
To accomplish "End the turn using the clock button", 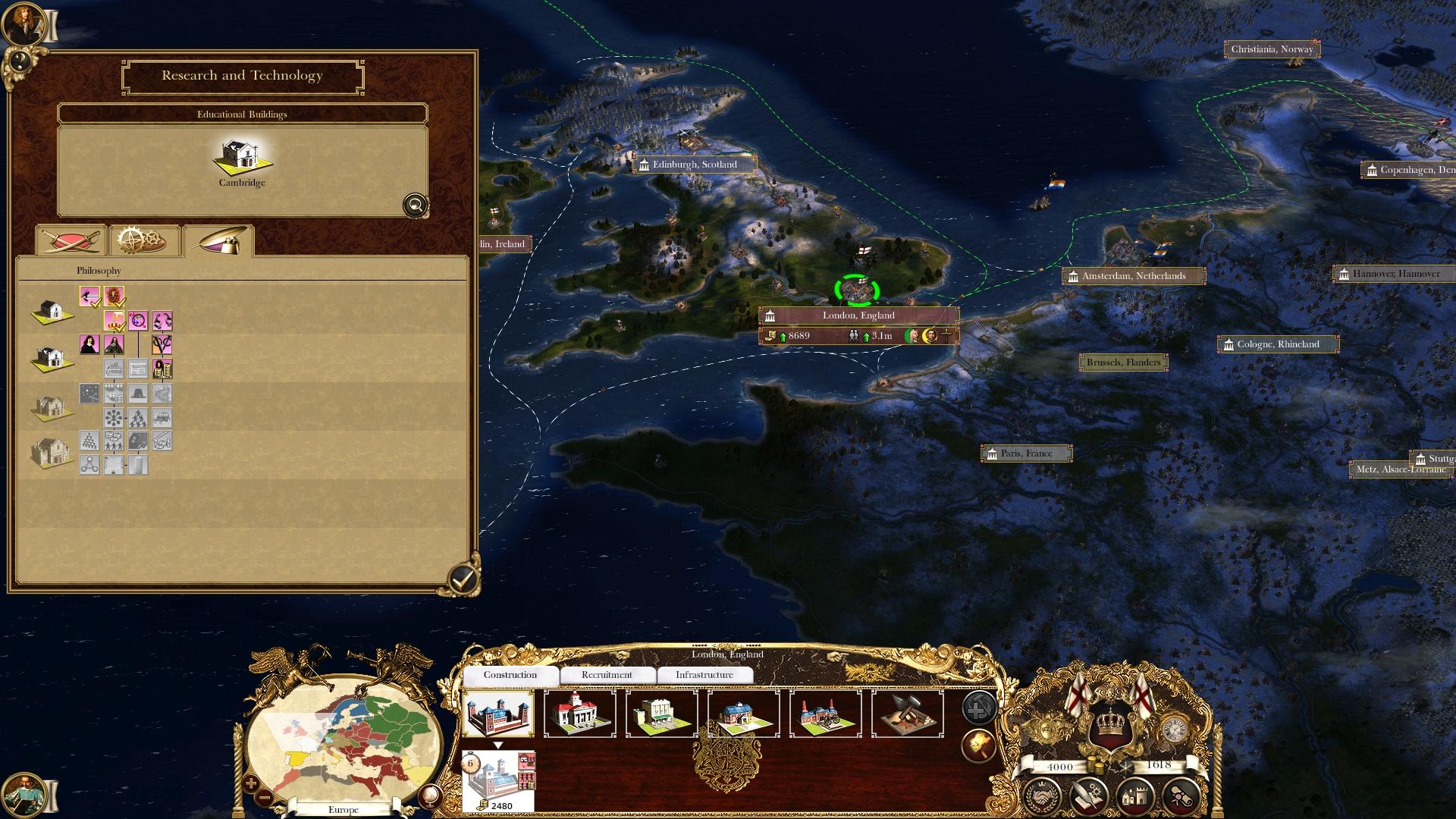I will point(1175,730).
